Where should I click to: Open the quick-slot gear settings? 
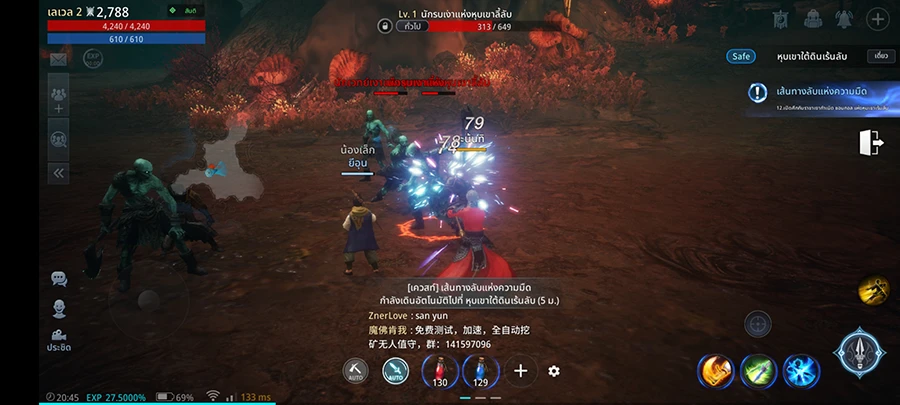554,372
